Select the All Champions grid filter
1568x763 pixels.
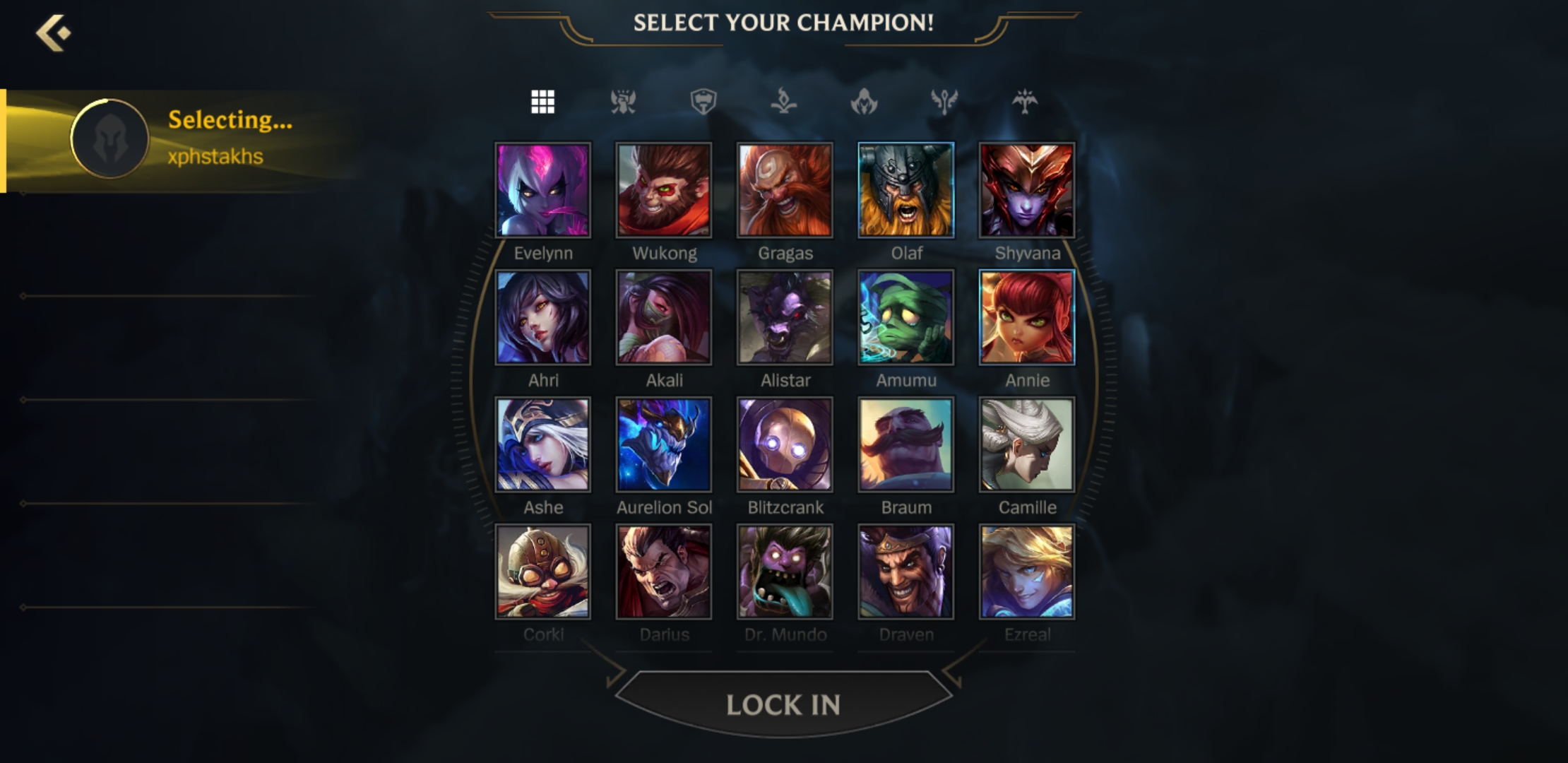(542, 101)
